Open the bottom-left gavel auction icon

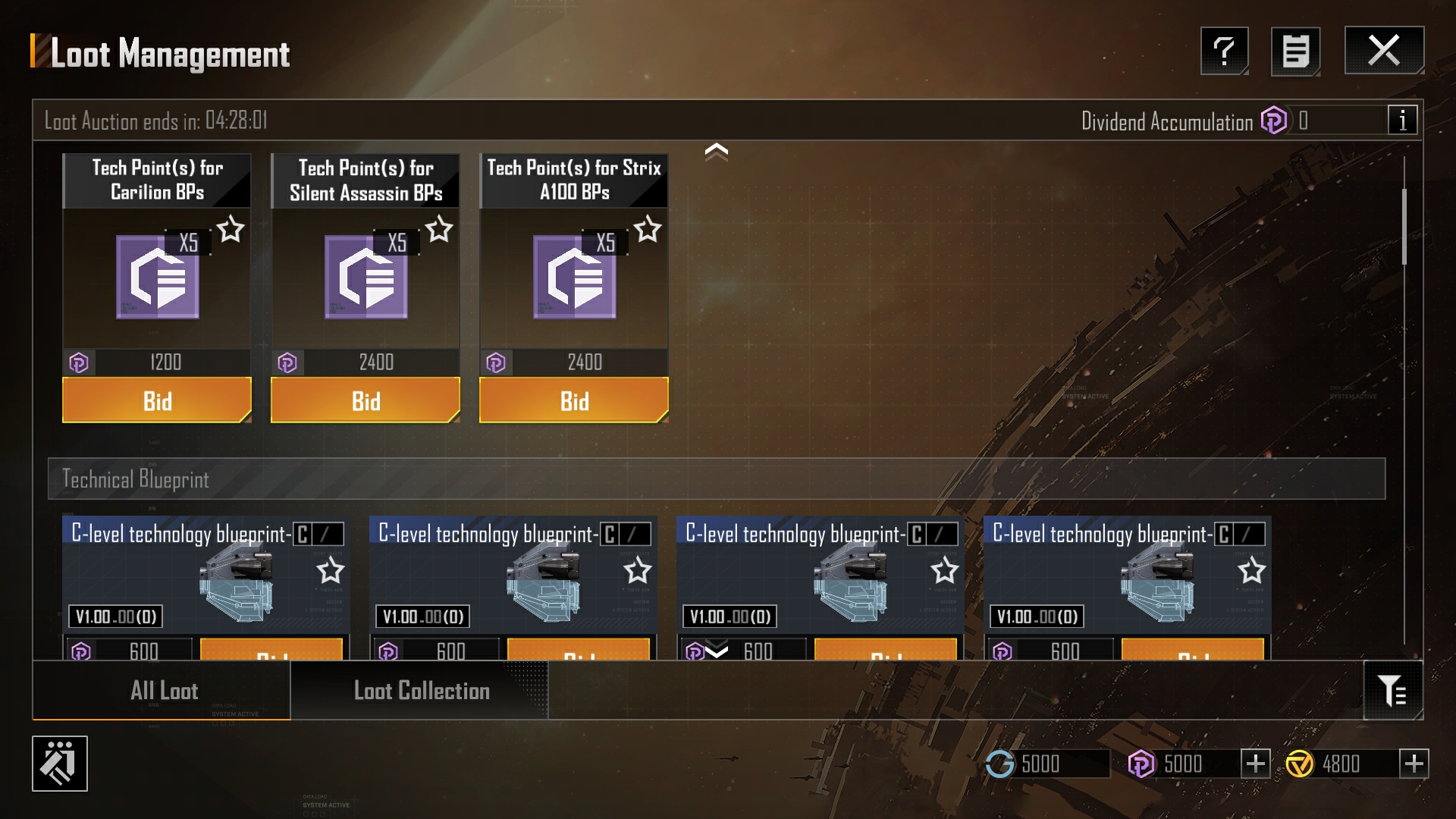60,763
